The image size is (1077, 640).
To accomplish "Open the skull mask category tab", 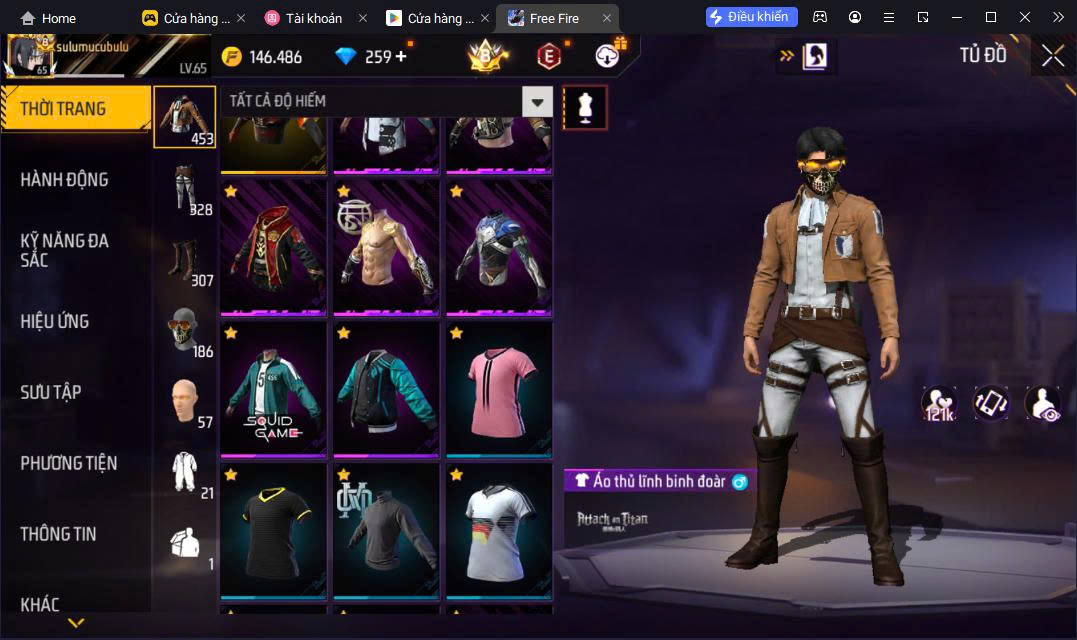I will (x=184, y=330).
